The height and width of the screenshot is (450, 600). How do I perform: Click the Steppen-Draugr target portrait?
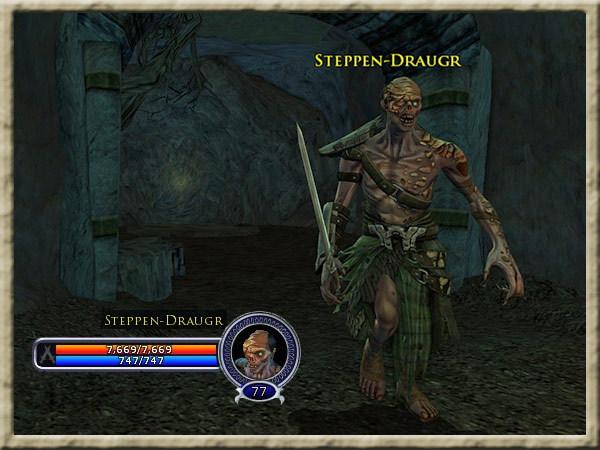(258, 350)
